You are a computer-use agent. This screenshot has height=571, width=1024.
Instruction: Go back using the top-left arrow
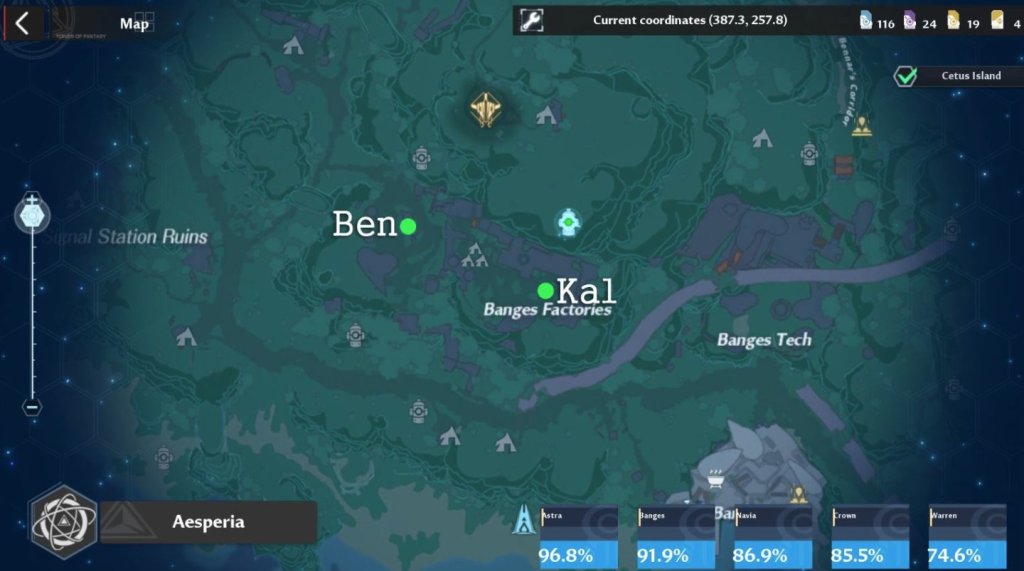tap(22, 24)
